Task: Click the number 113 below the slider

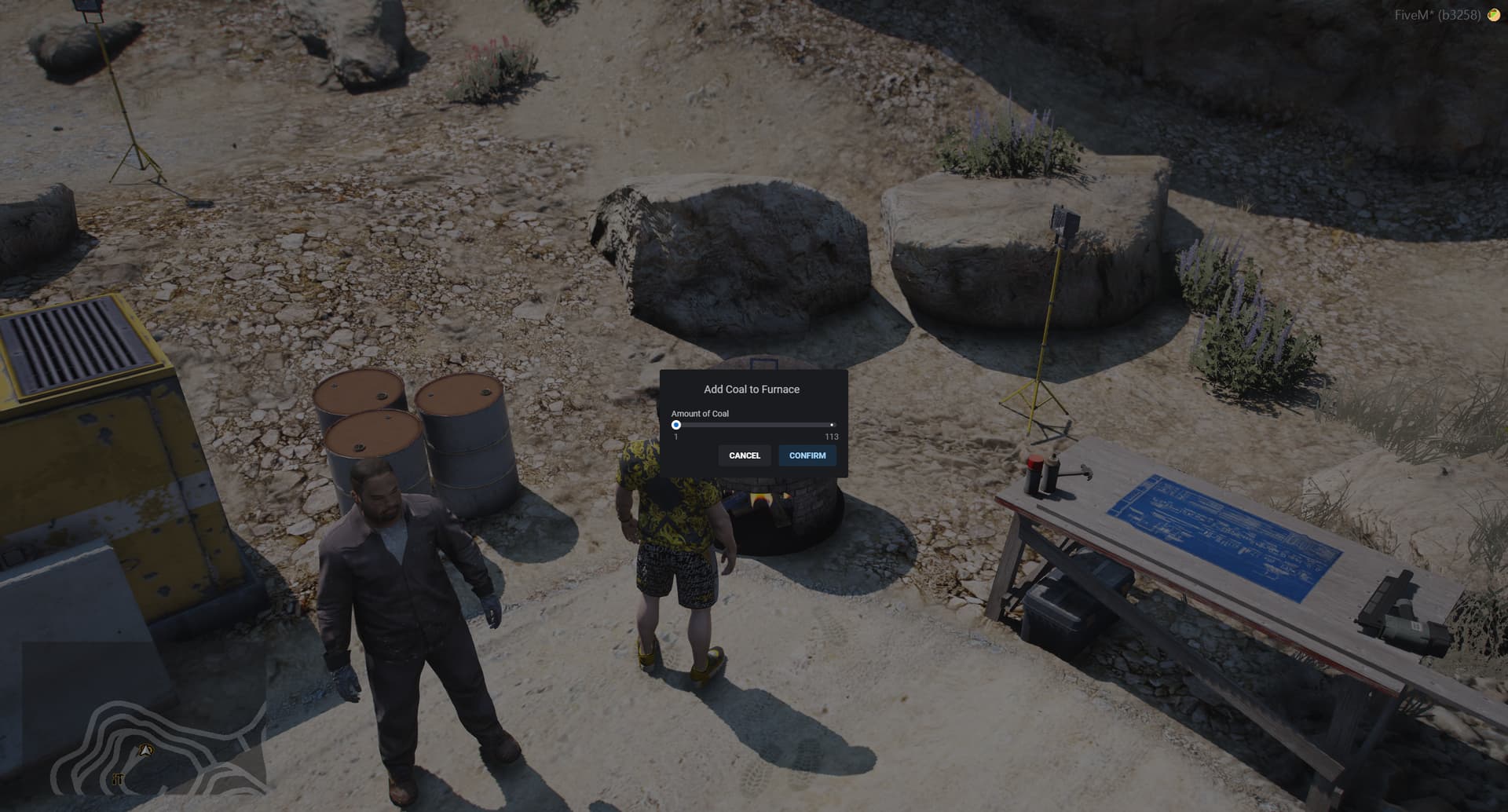Action: (831, 435)
